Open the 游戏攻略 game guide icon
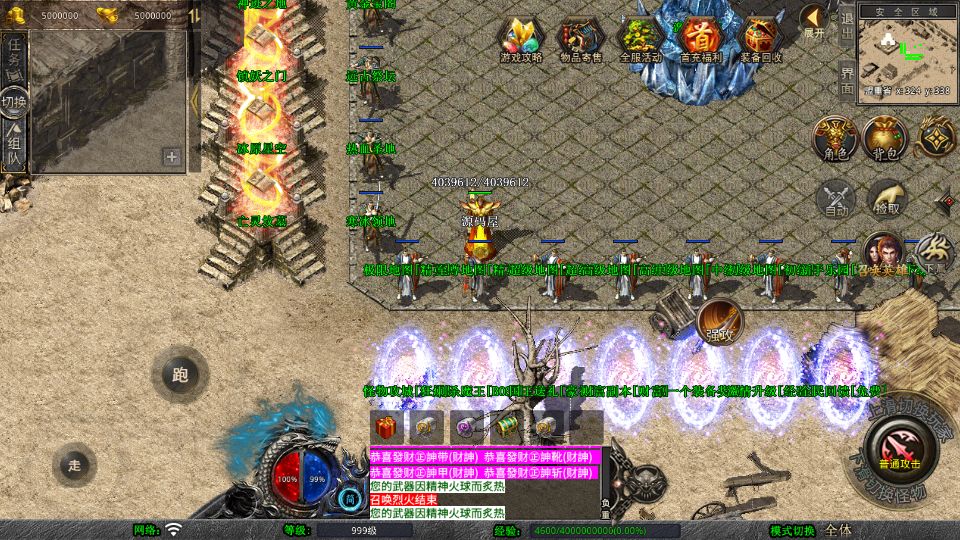This screenshot has height=540, width=960. tap(522, 40)
